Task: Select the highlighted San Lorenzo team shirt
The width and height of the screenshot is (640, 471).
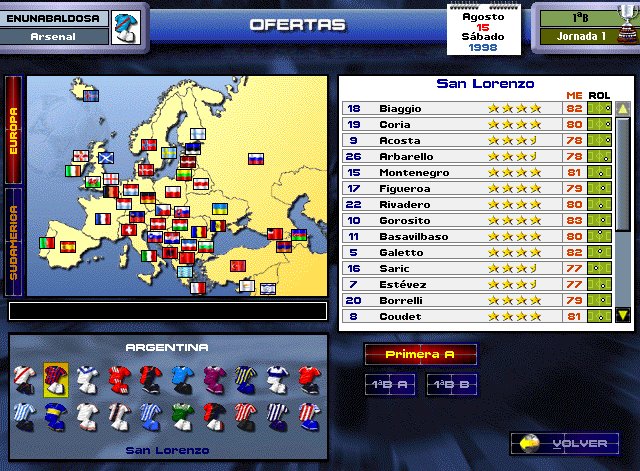Action: click(55, 377)
